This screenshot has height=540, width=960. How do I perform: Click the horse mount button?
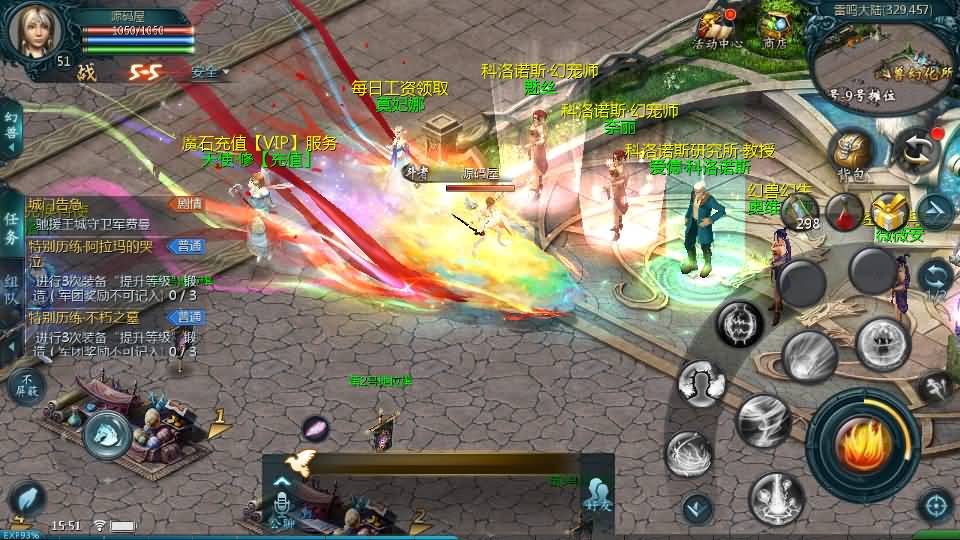coord(106,434)
